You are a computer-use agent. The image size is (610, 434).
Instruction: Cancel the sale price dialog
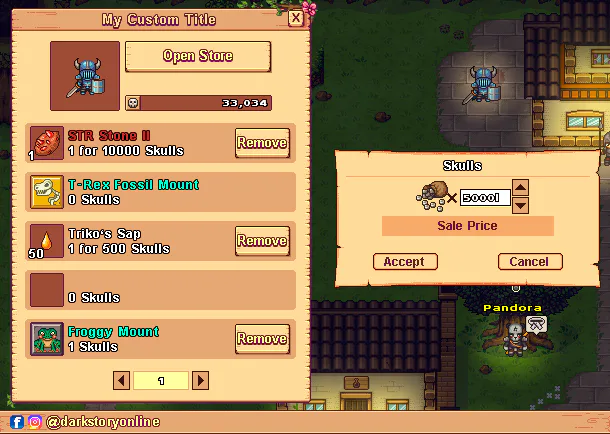529,262
